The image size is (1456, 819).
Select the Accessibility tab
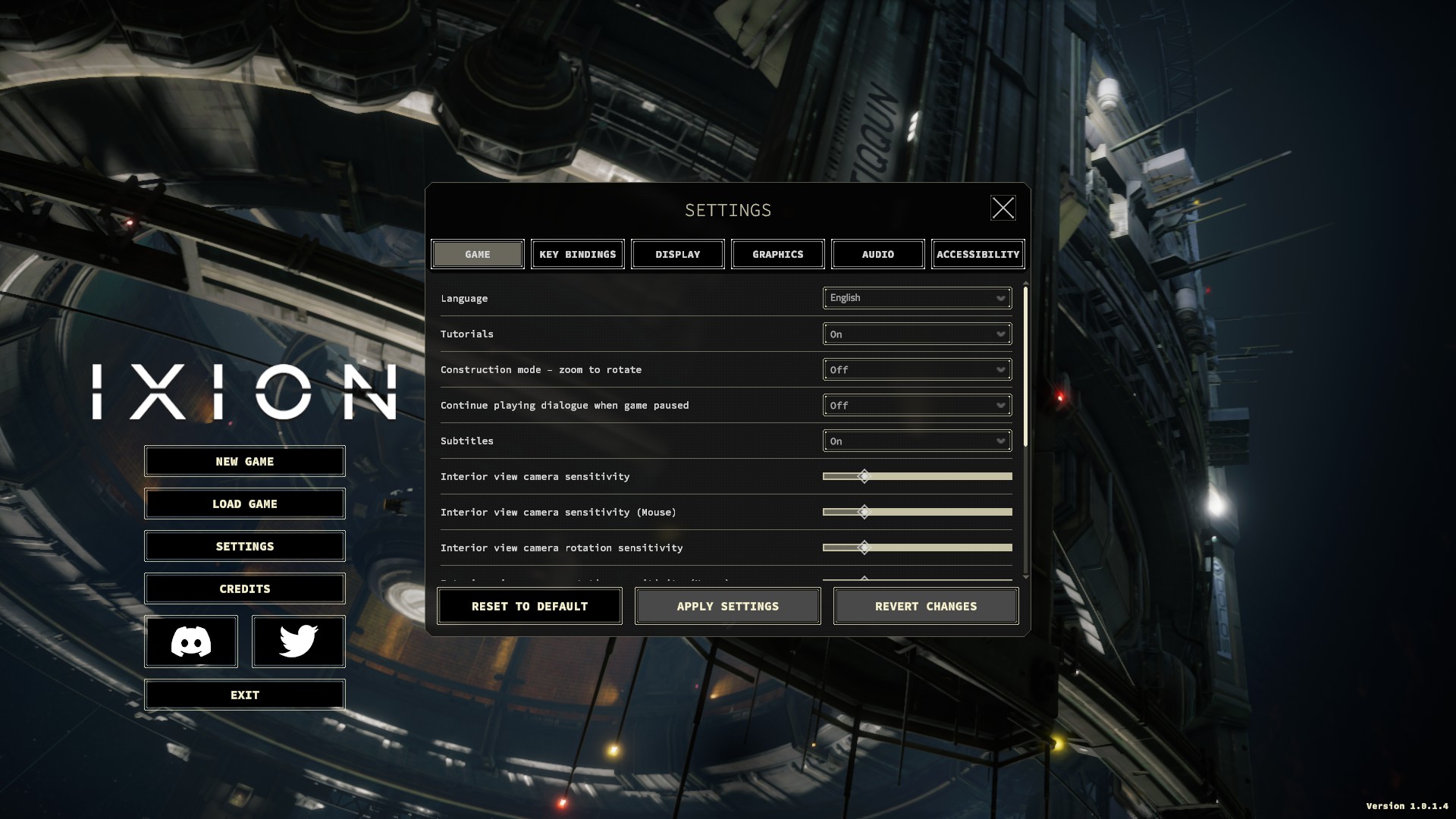(977, 254)
